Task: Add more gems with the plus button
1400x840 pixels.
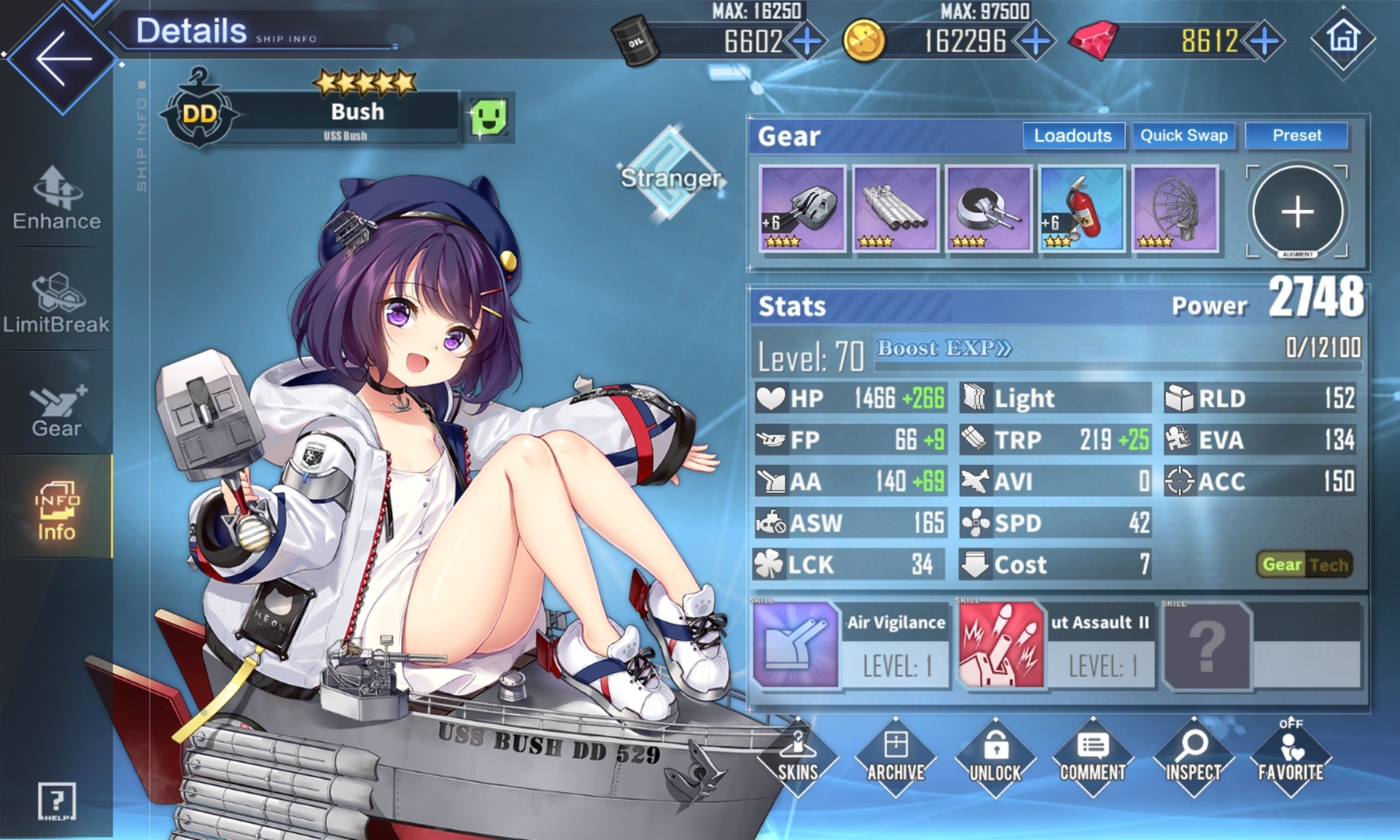Action: click(x=1264, y=42)
